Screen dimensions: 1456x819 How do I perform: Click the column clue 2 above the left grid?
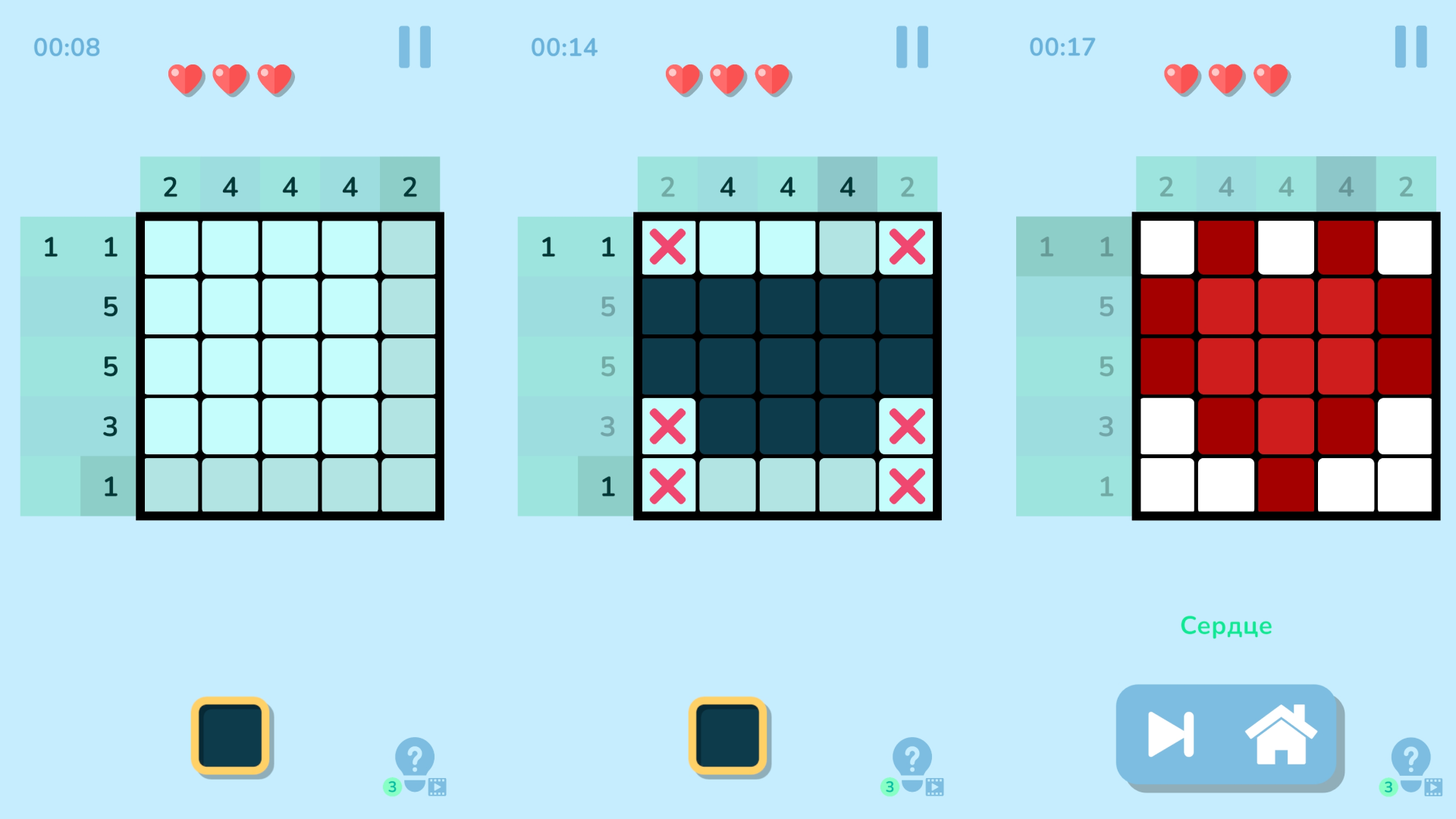click(x=170, y=186)
